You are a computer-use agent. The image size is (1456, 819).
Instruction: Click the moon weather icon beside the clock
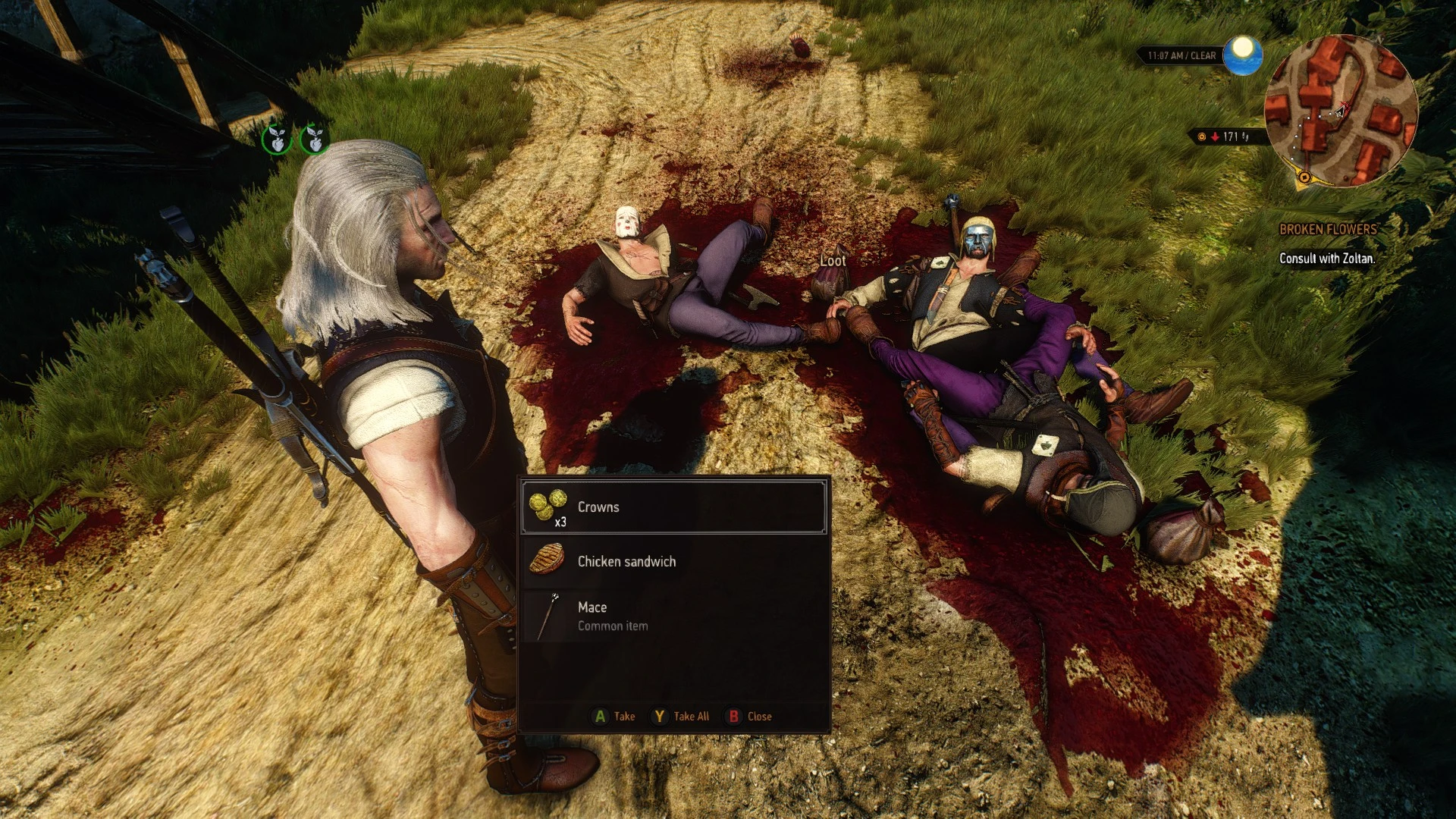[x=1242, y=56]
